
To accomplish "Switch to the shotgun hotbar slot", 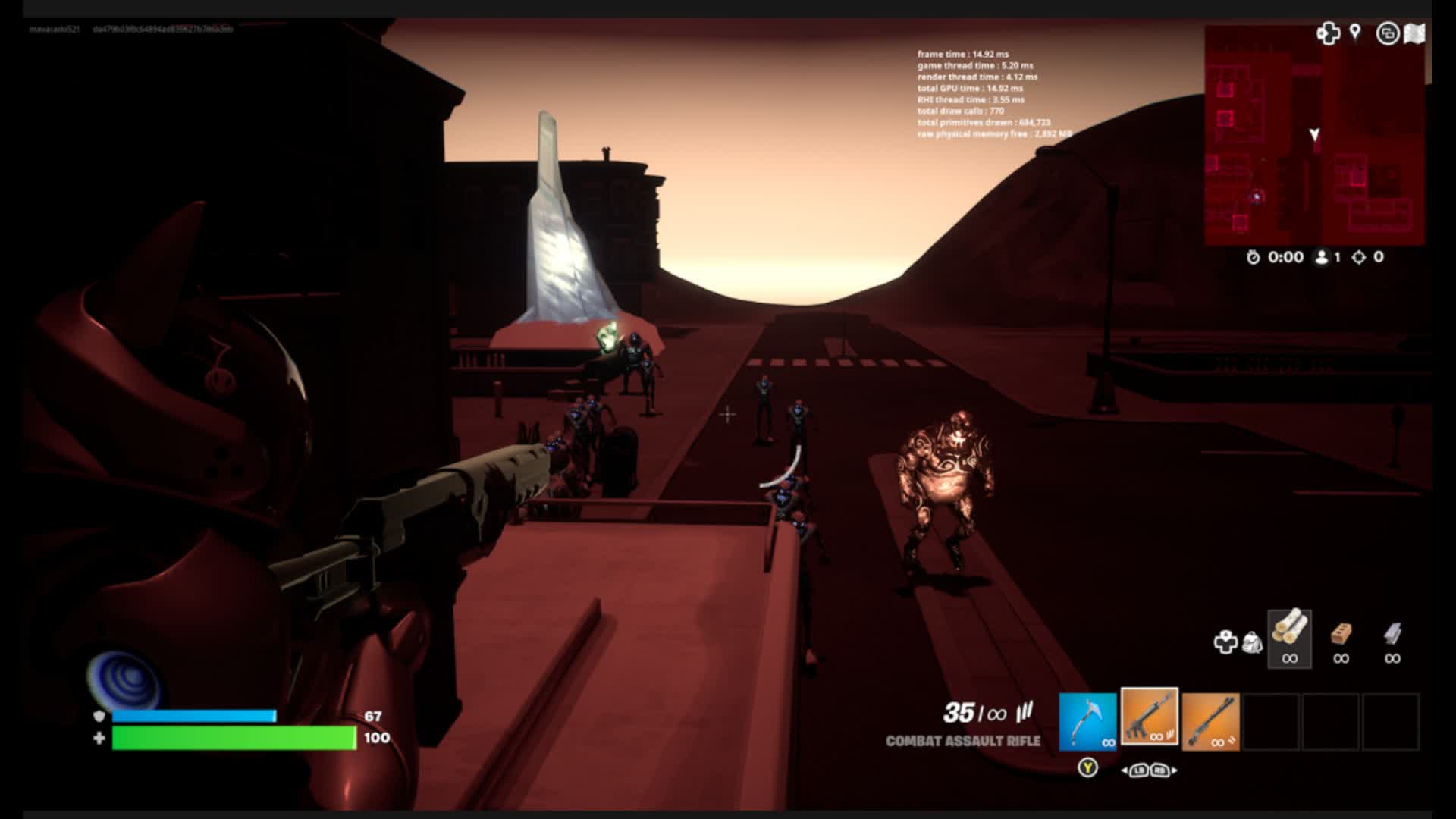I will tap(1210, 721).
